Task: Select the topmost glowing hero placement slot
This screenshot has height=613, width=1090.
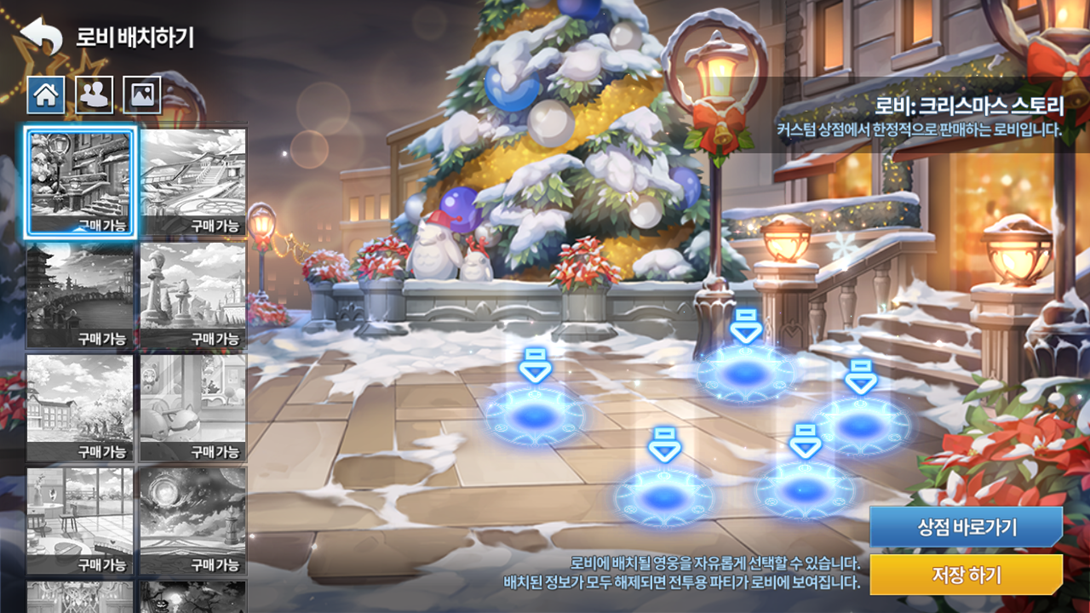Action: [x=745, y=373]
